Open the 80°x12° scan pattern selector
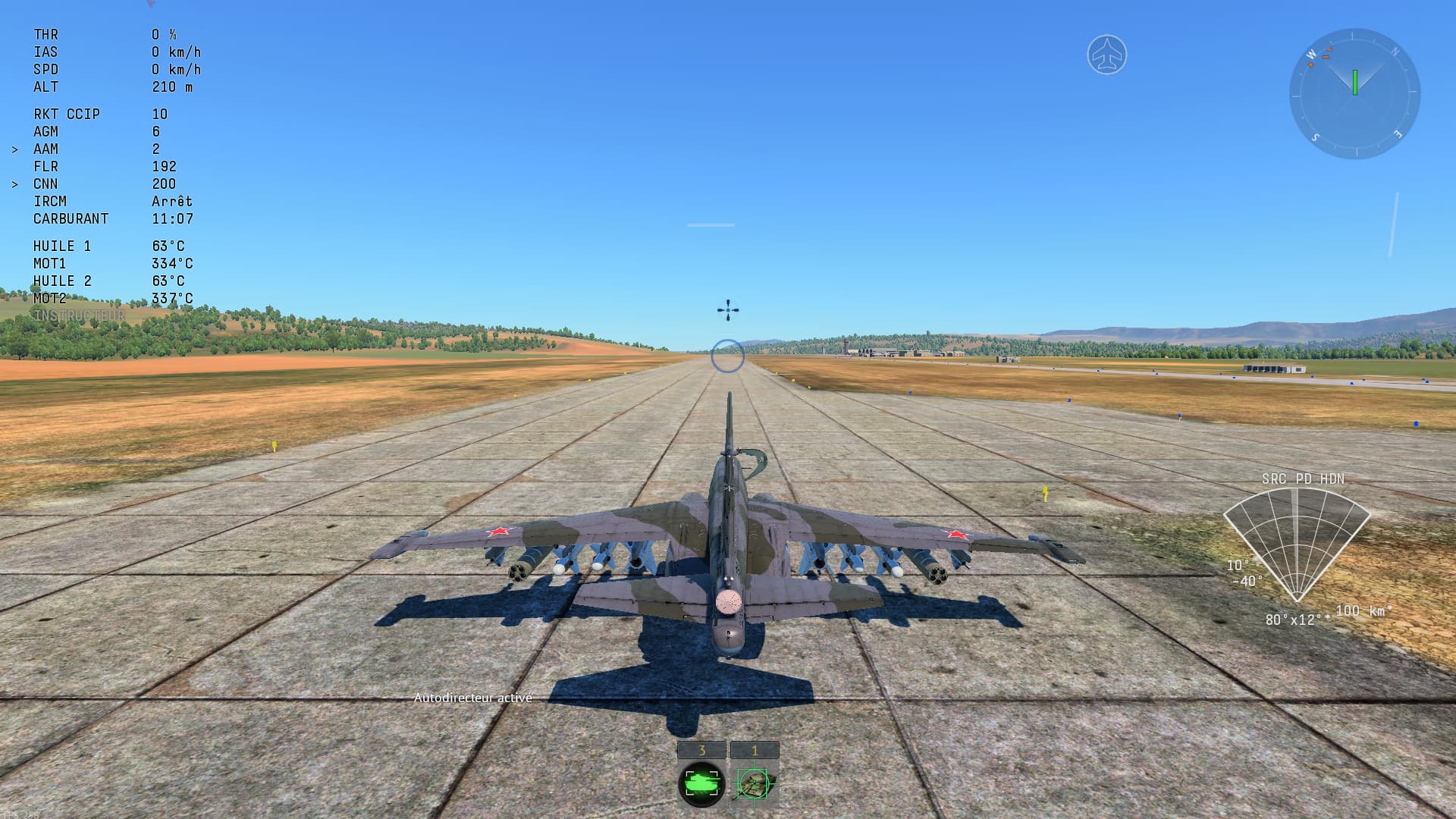This screenshot has height=819, width=1456. tap(1298, 620)
